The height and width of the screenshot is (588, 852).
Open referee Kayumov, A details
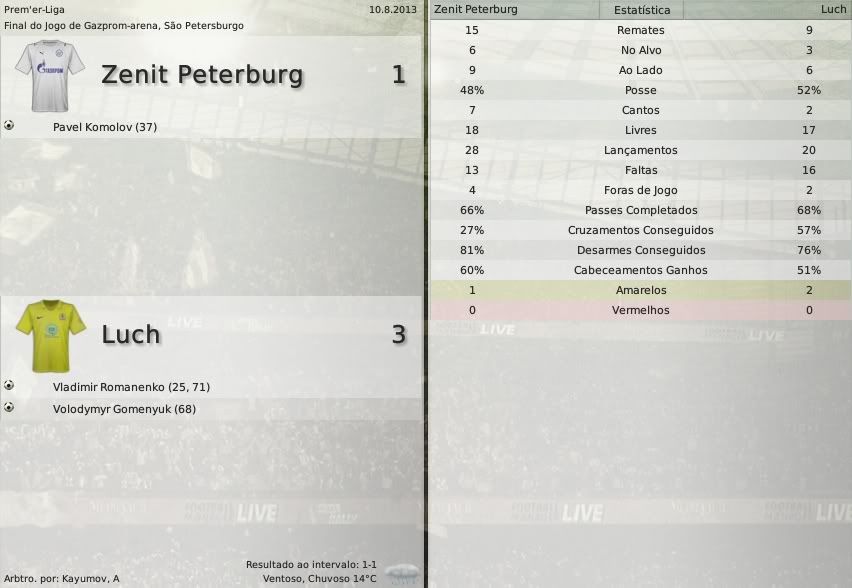[88, 579]
